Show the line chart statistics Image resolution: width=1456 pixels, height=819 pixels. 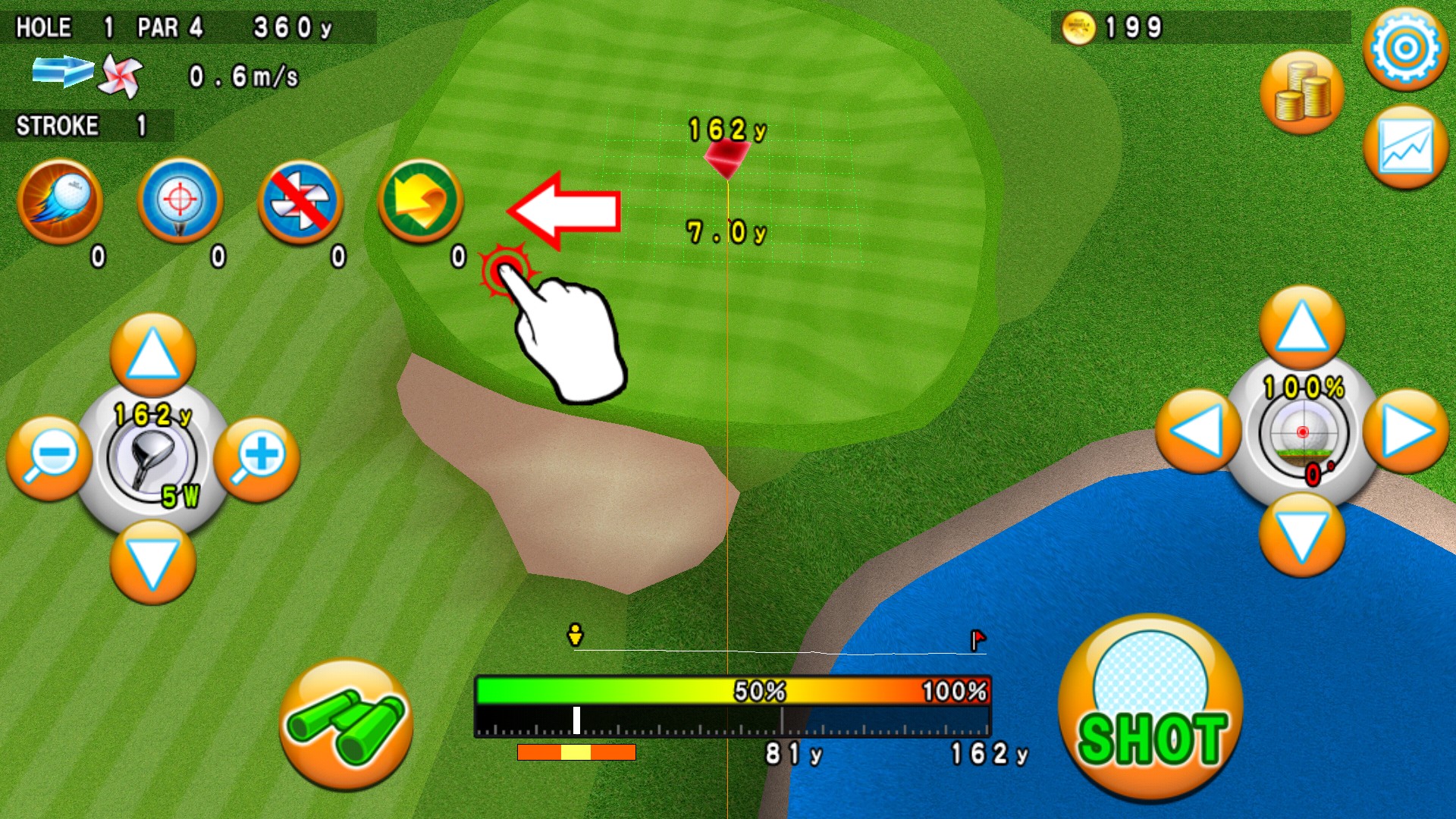1405,148
